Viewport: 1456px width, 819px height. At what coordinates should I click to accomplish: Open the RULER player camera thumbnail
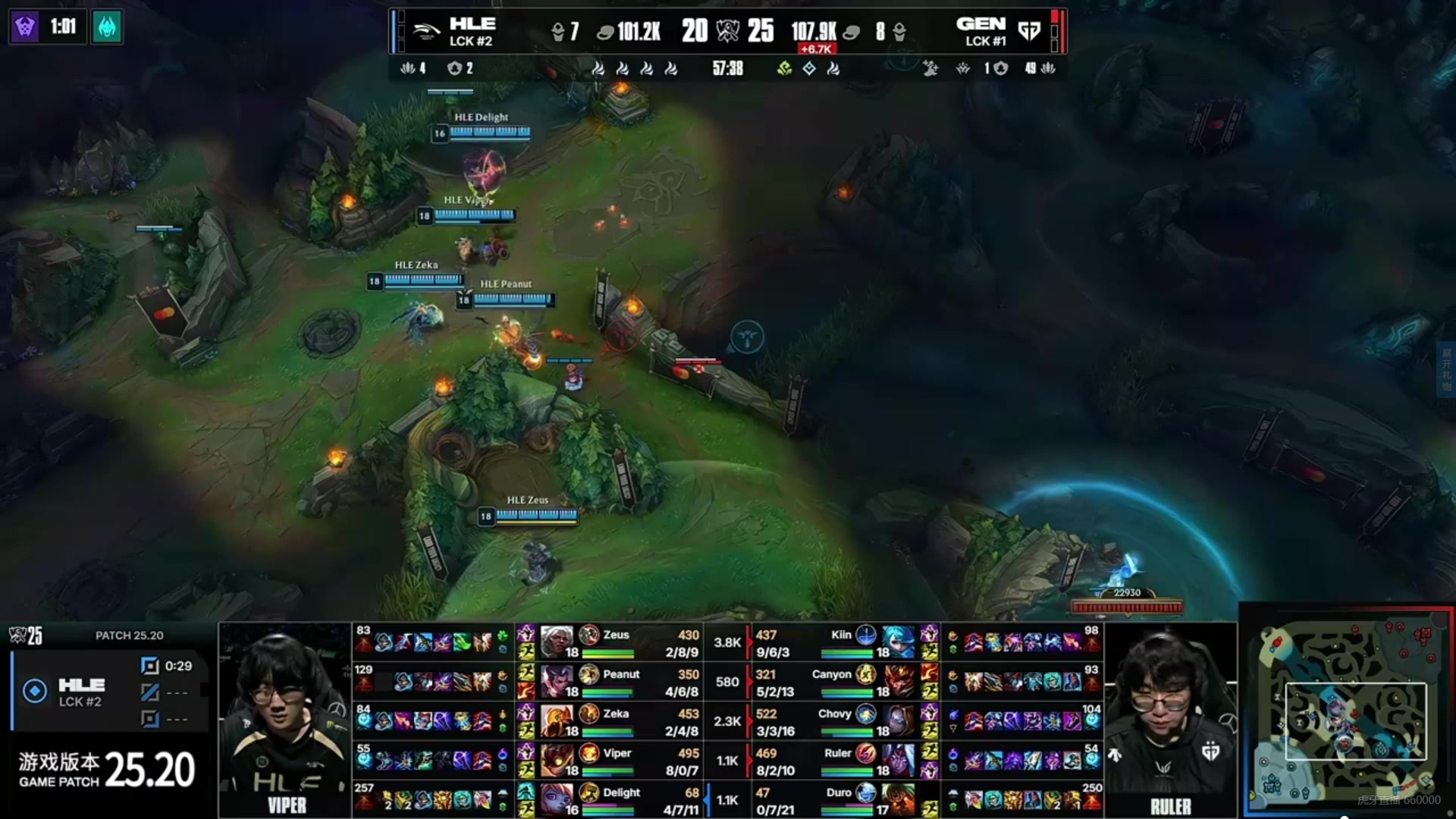(x=1171, y=720)
